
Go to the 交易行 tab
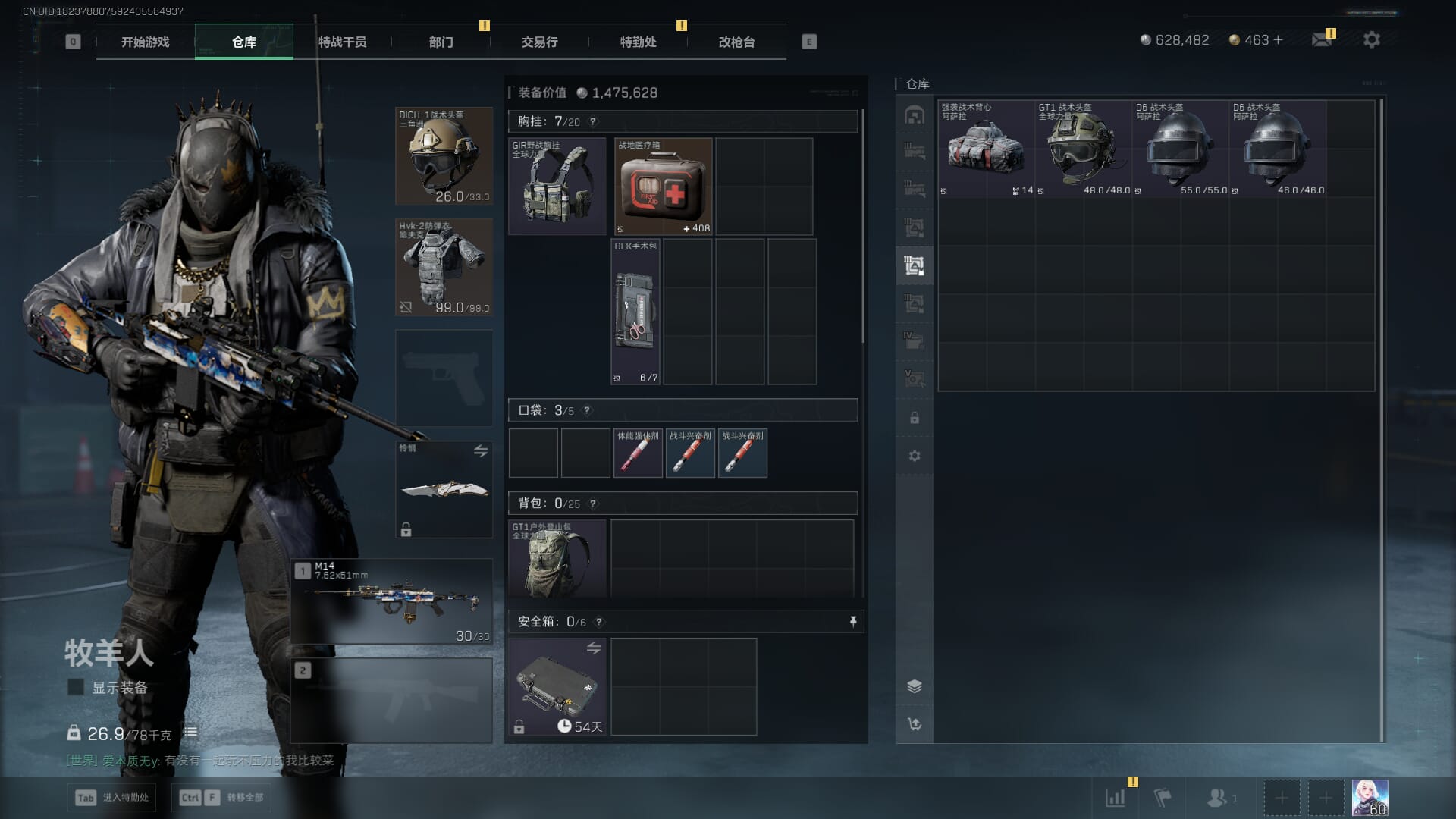539,42
